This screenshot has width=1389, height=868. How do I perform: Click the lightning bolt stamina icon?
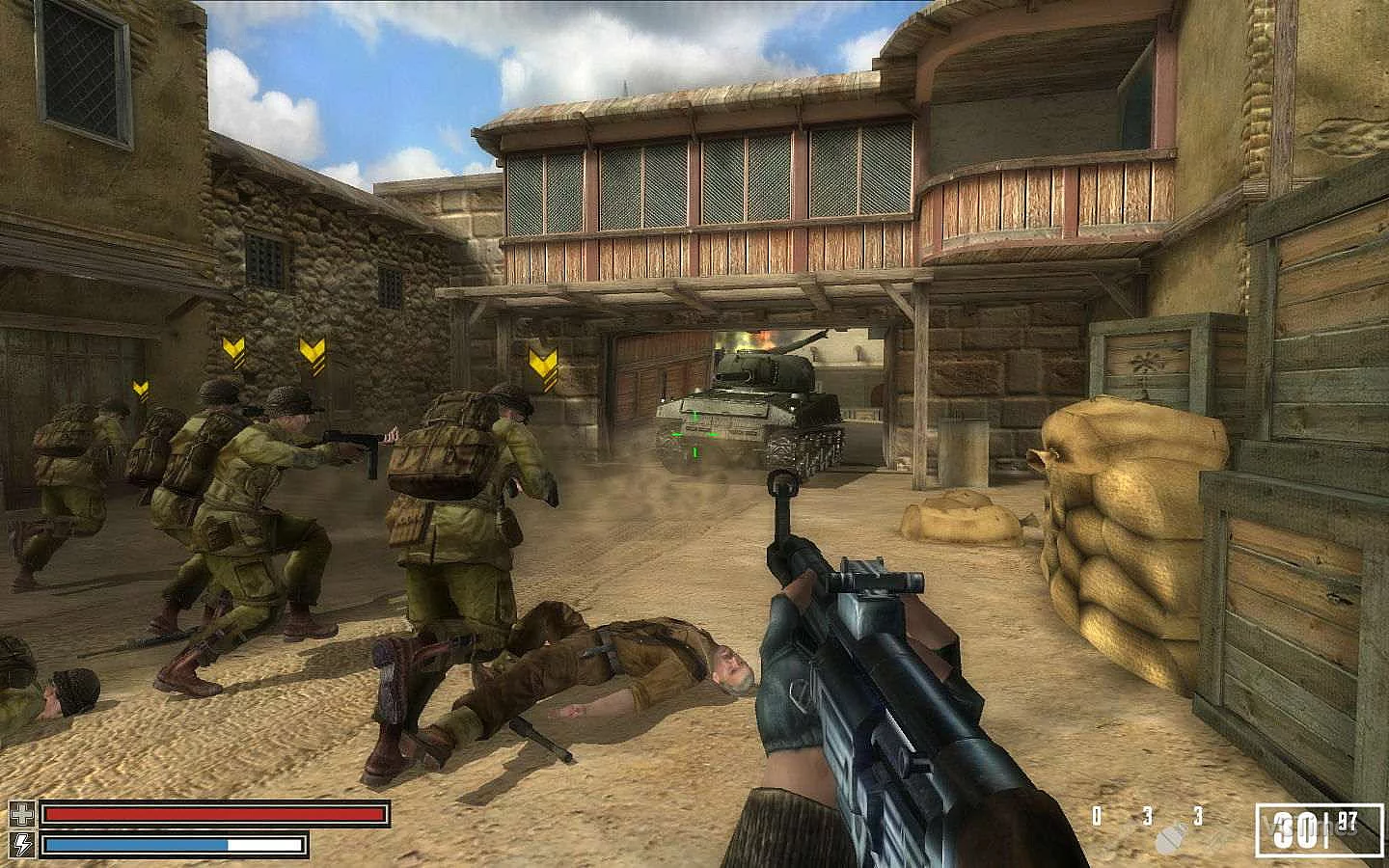[x=21, y=845]
